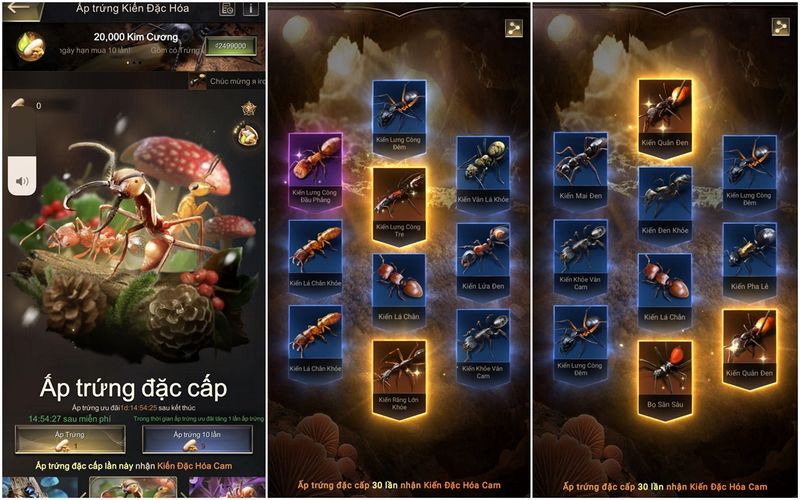Hatch ten eggs with Ấp trứng 10 lần
Image resolution: width=800 pixels, height=500 pixels.
pos(196,439)
